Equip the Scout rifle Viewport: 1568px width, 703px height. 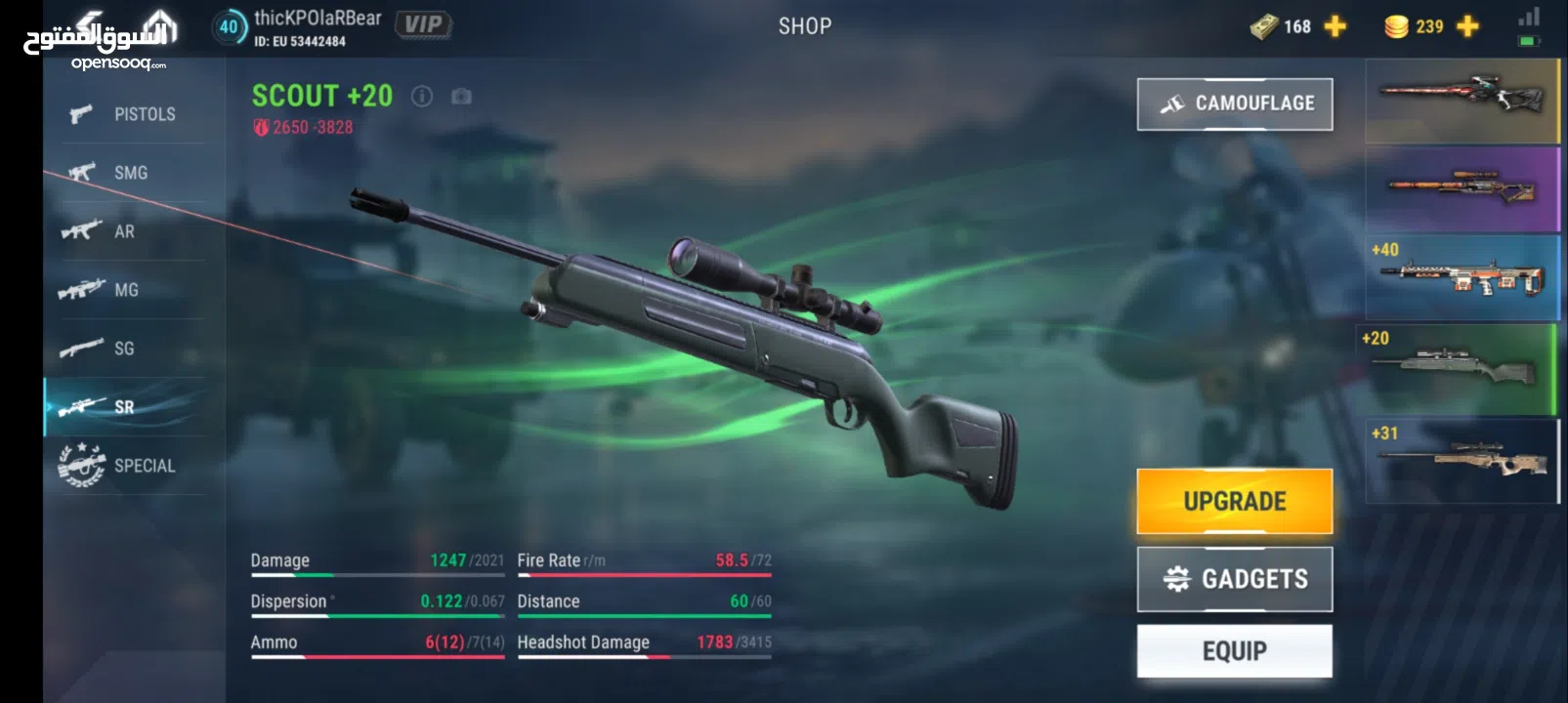coord(1235,649)
